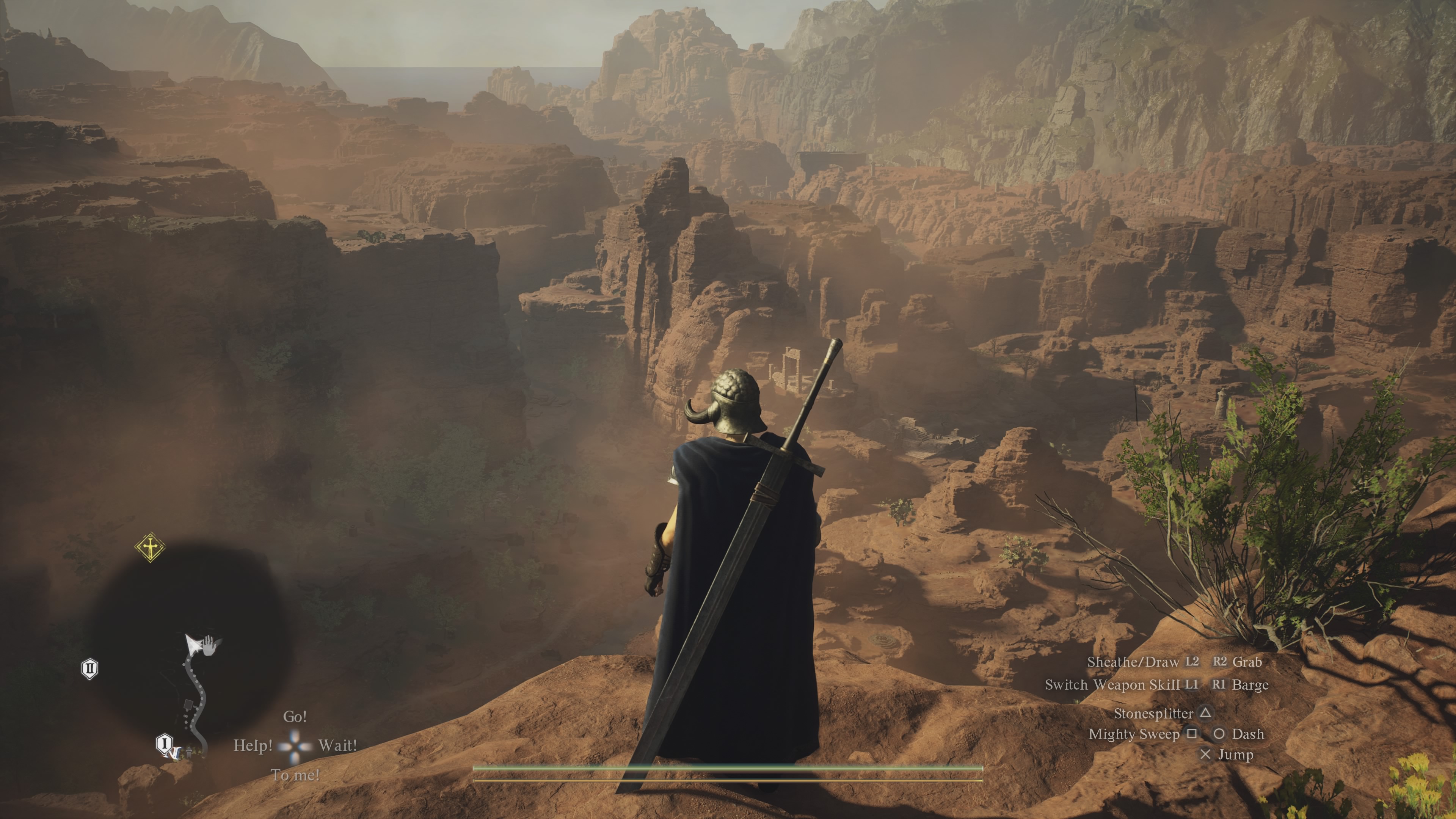The width and height of the screenshot is (1456, 819).
Task: Issue the "Wait!" pawn command
Action: click(337, 745)
